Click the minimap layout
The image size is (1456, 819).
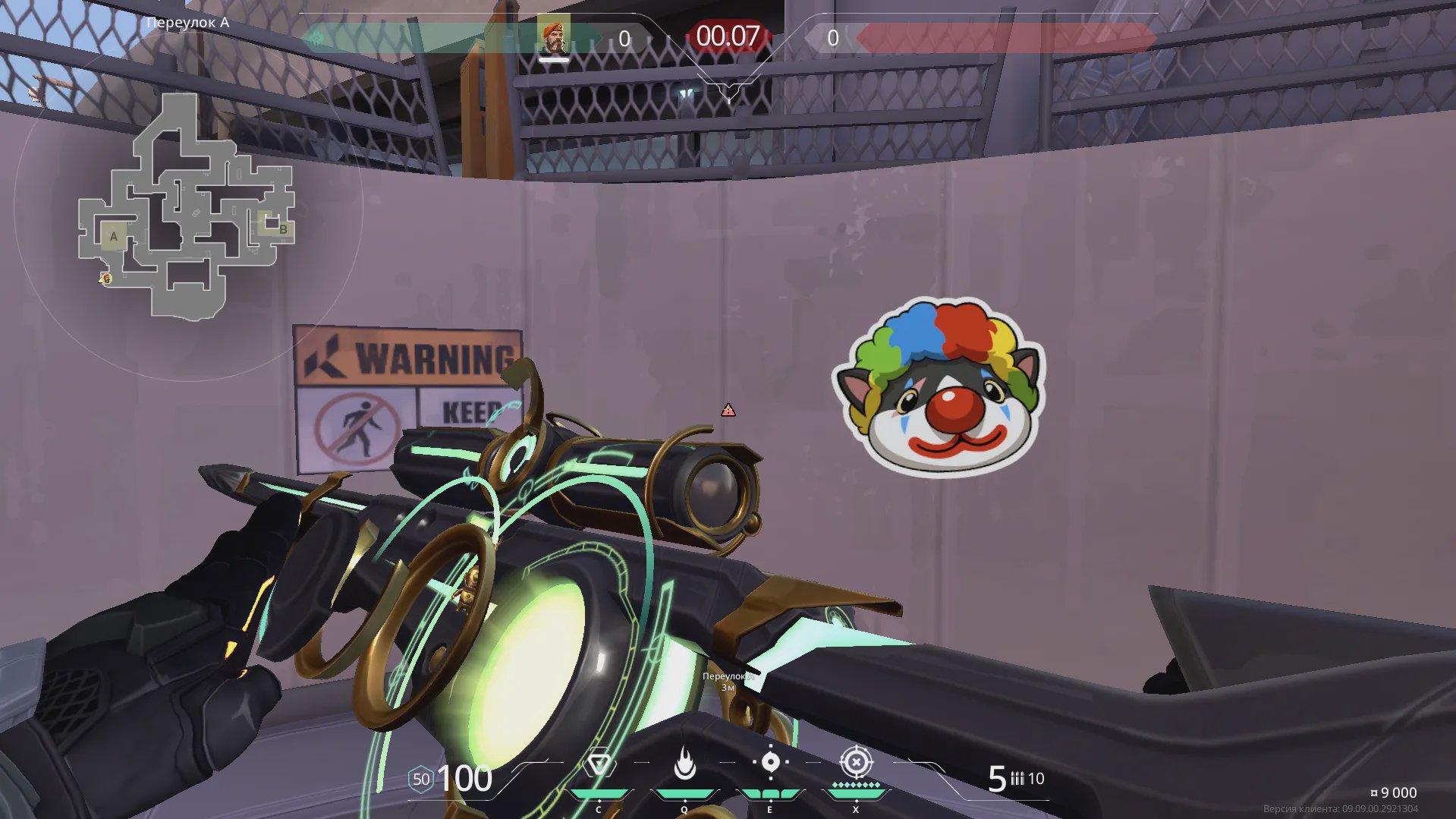(x=186, y=206)
